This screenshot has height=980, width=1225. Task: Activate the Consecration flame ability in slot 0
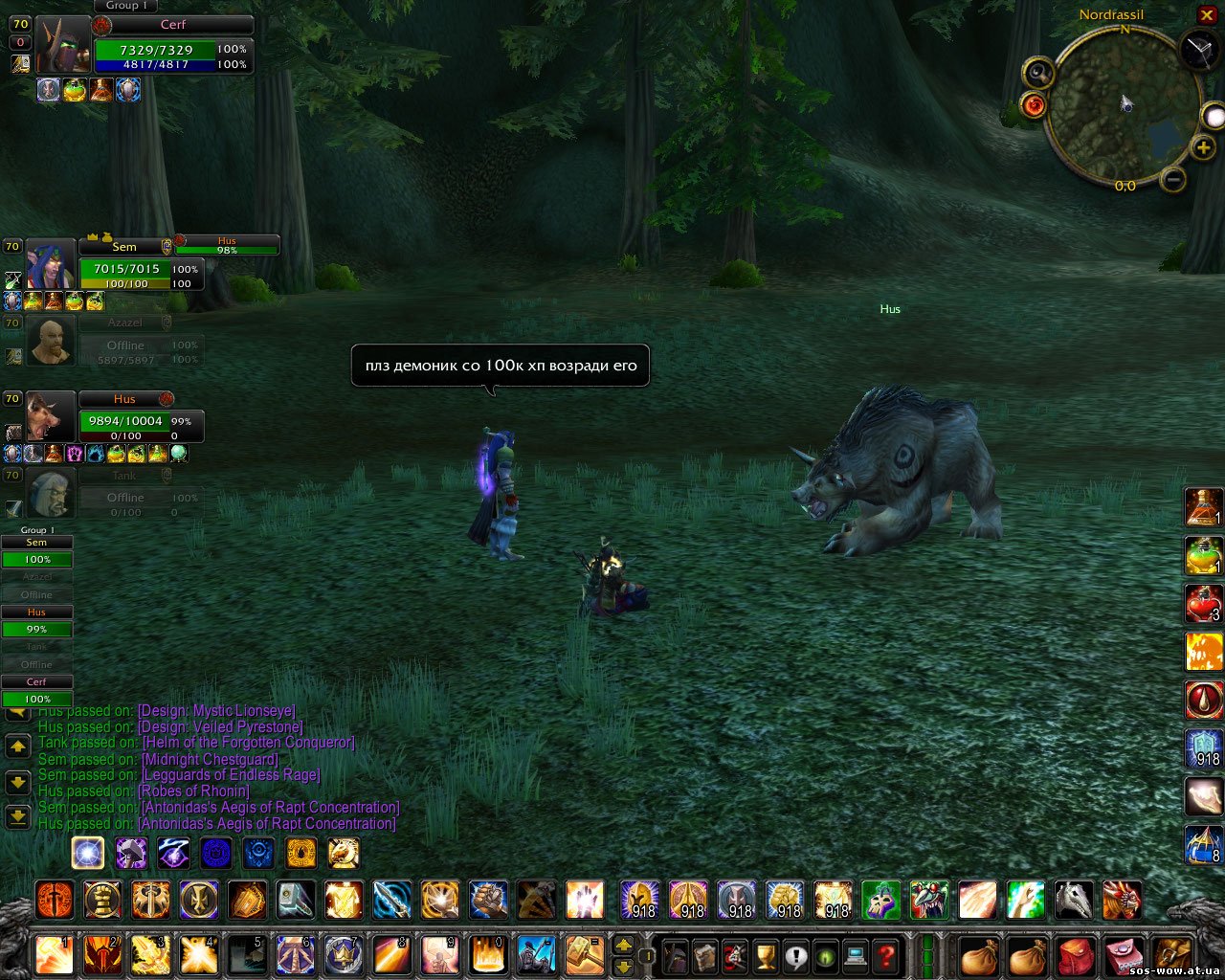[x=486, y=955]
